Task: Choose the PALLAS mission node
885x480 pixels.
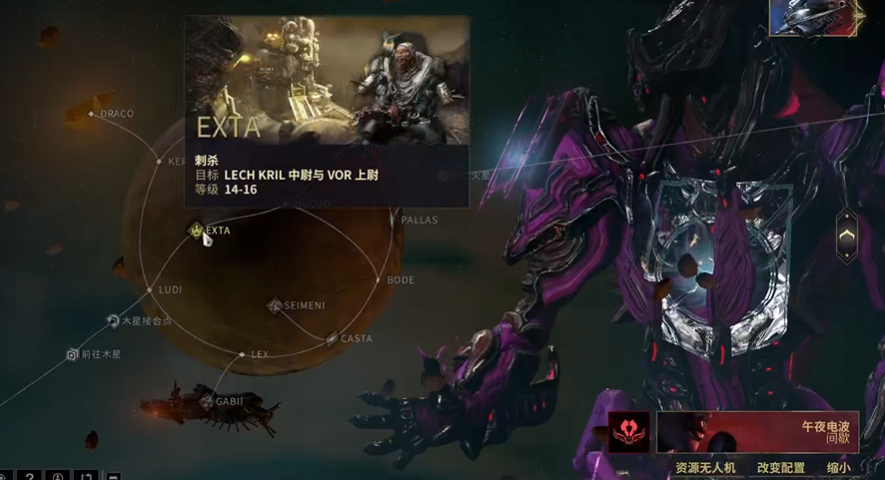Action: [393, 219]
